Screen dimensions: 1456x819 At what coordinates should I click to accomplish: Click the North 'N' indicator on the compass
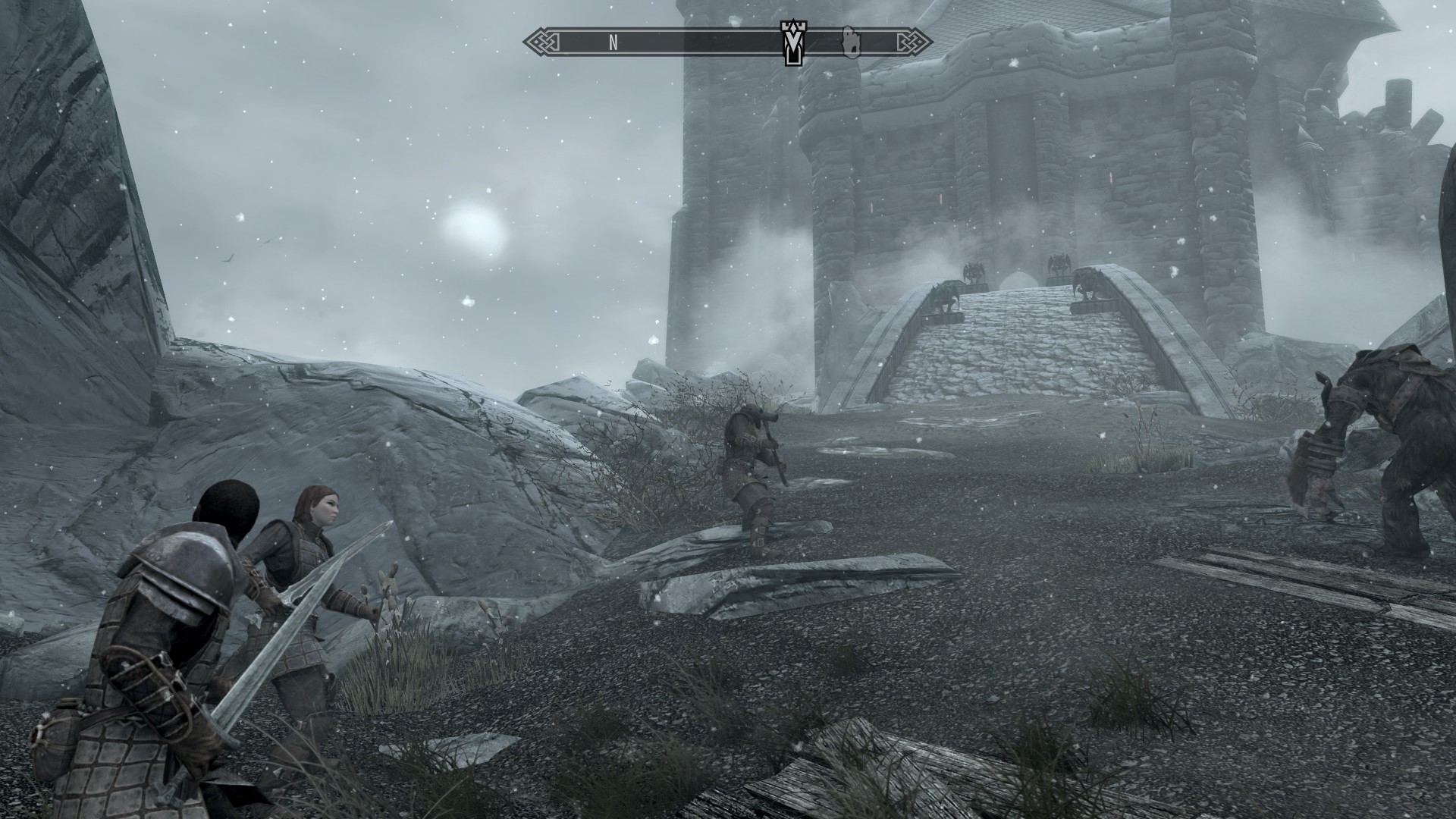pos(613,43)
